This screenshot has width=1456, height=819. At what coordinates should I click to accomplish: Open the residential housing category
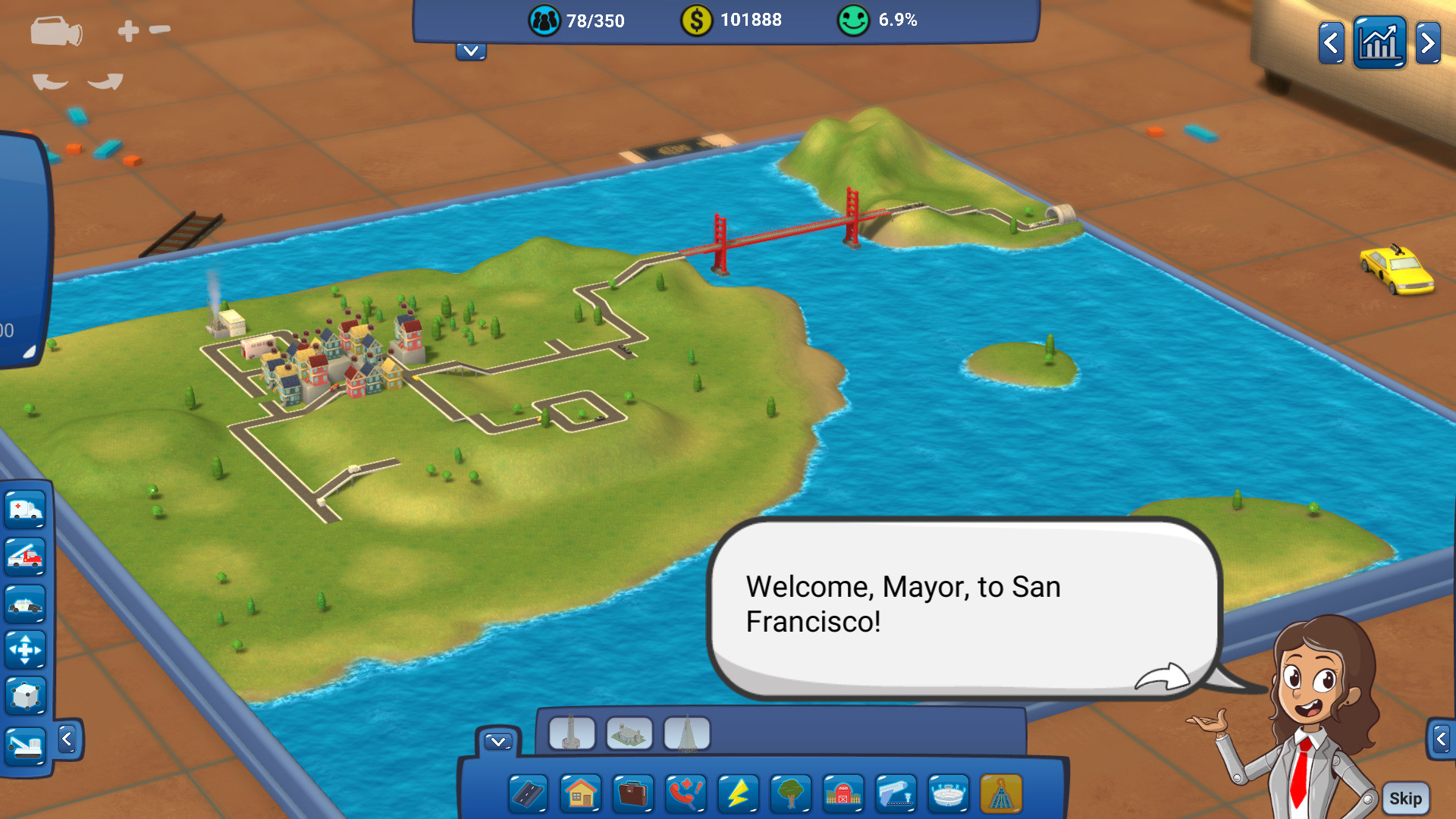580,794
